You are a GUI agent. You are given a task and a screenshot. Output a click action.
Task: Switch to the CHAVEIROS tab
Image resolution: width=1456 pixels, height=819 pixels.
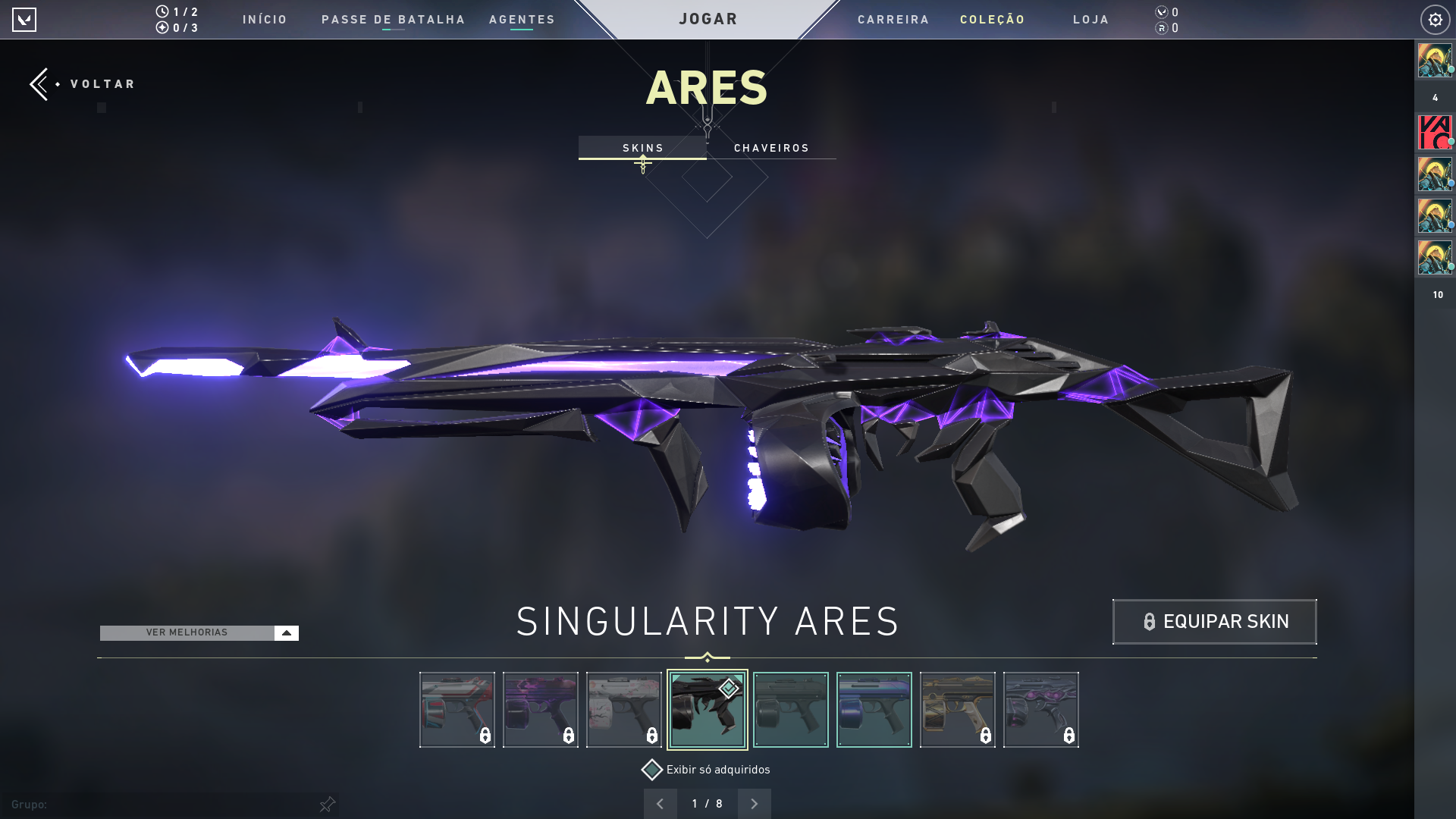(x=771, y=148)
